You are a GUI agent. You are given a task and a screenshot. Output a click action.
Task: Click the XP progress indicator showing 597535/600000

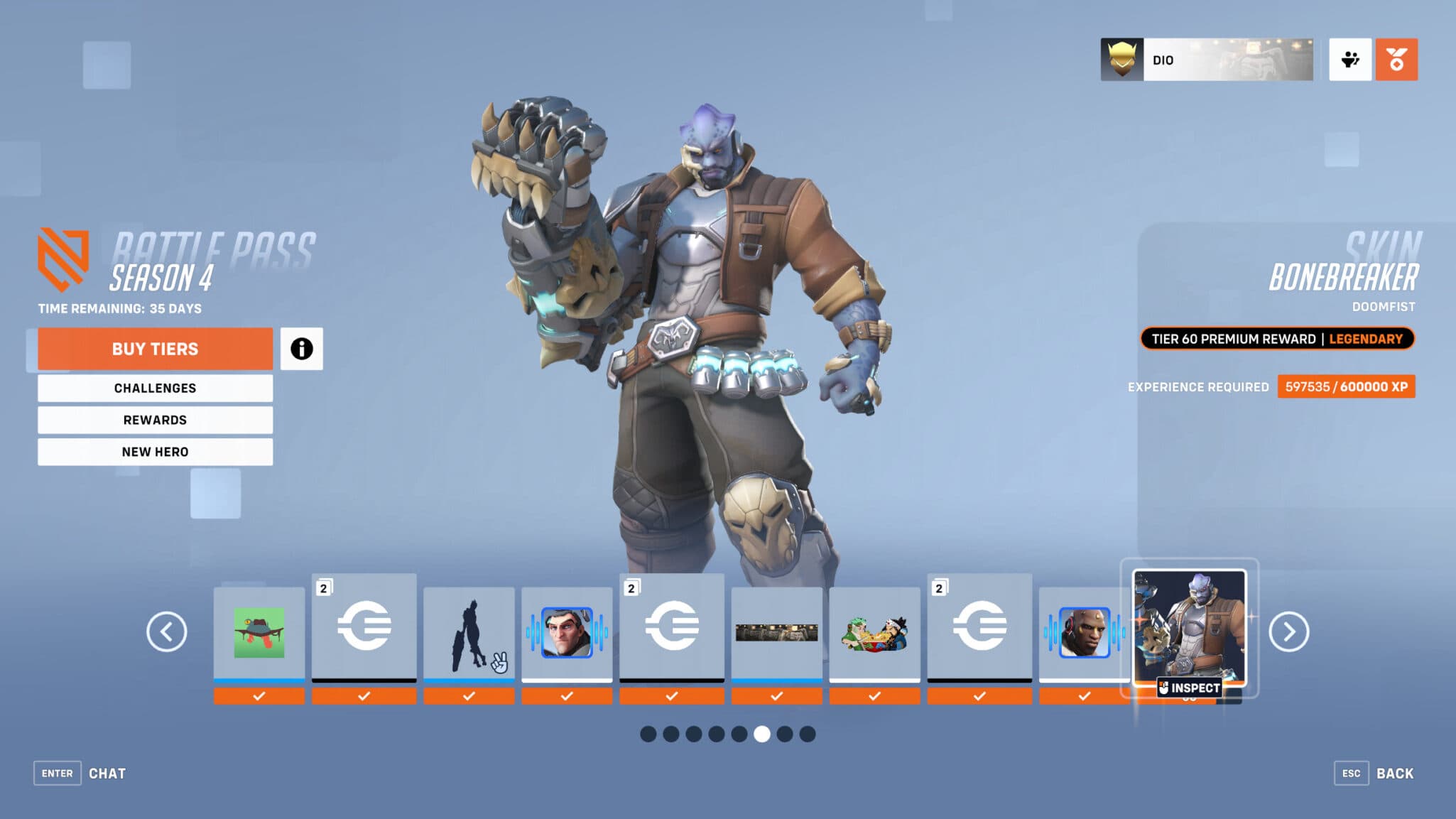[1346, 387]
